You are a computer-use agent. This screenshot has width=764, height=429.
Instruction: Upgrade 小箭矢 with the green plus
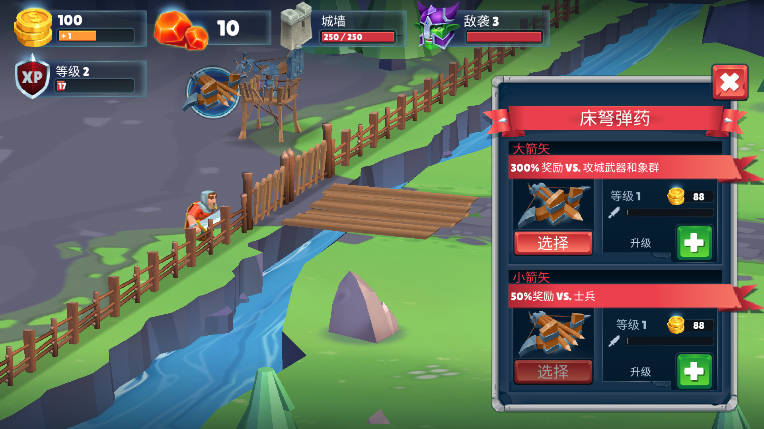pos(694,370)
